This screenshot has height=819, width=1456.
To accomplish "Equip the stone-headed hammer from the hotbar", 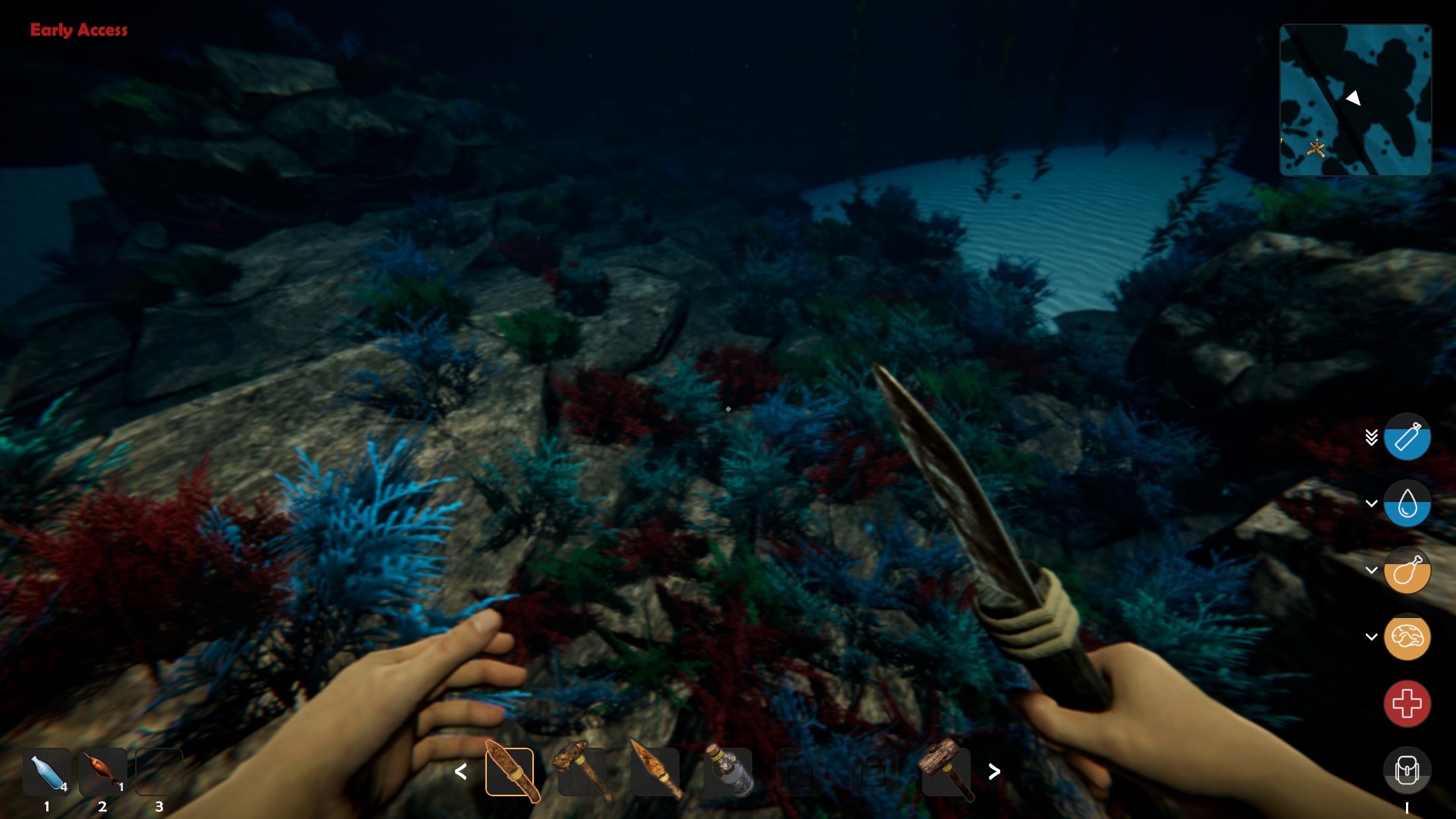I will (x=582, y=772).
